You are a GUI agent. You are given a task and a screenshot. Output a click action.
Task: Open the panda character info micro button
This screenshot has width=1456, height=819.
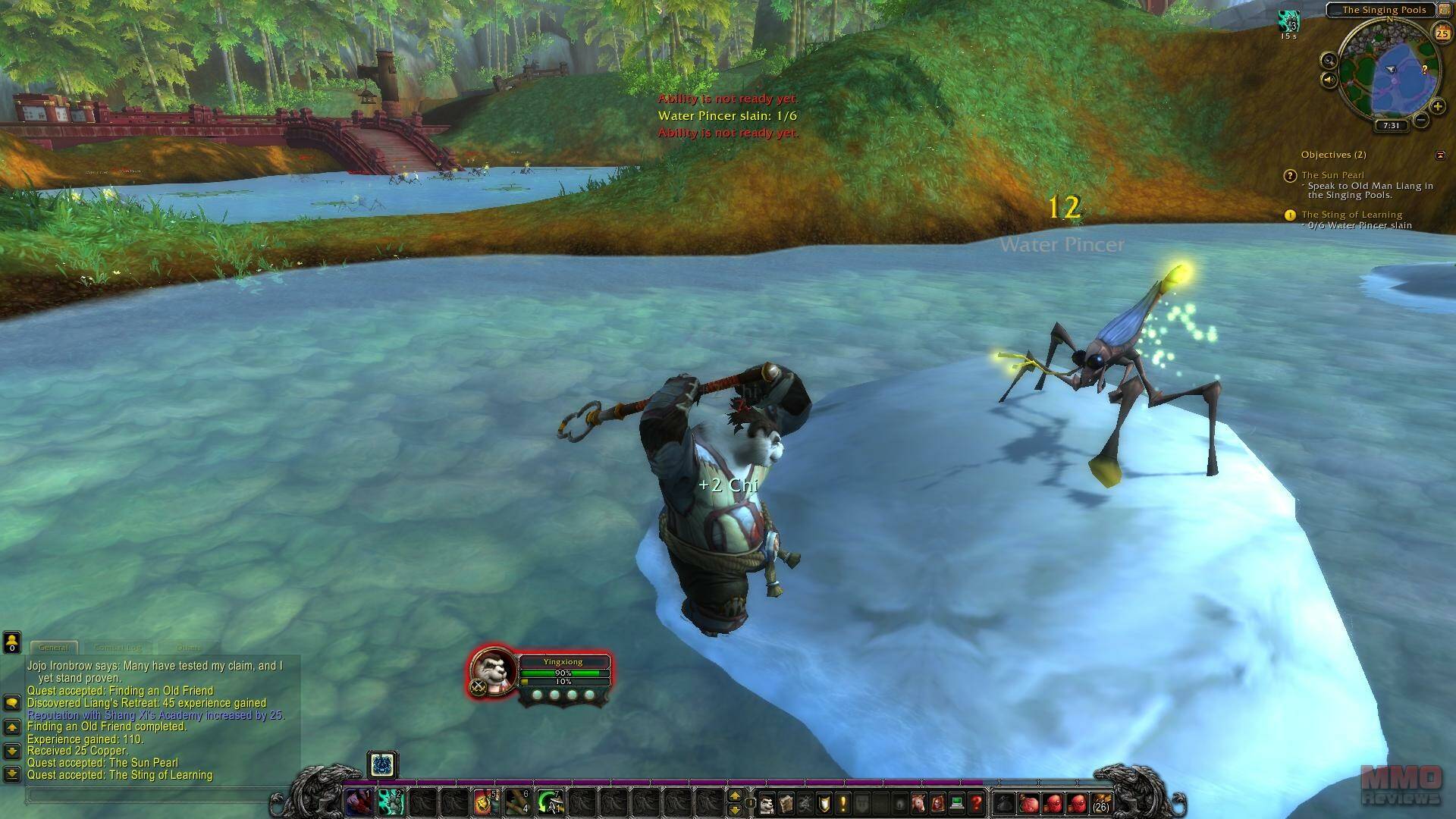click(767, 802)
